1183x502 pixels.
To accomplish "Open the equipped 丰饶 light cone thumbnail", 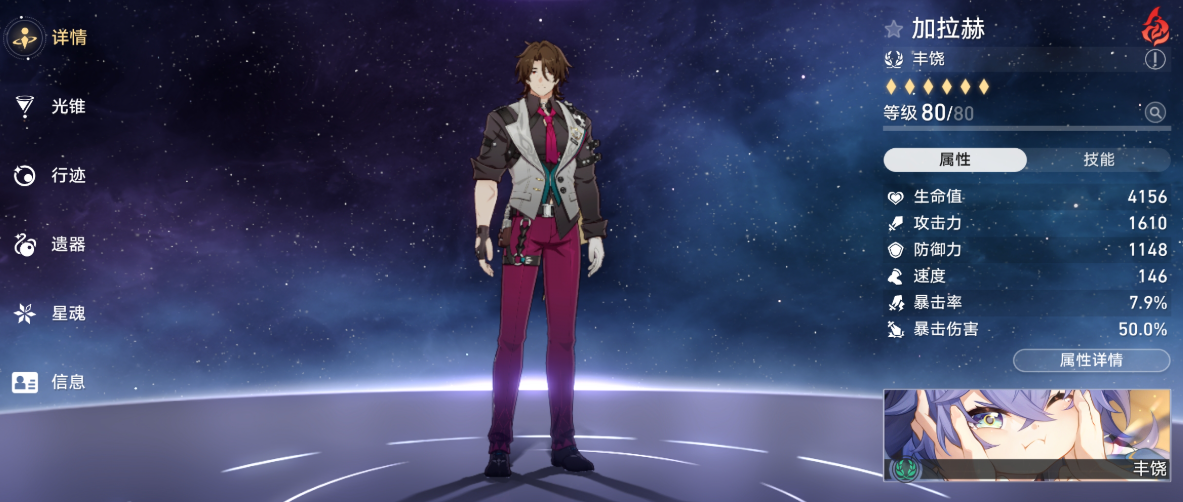I will point(1026,435).
